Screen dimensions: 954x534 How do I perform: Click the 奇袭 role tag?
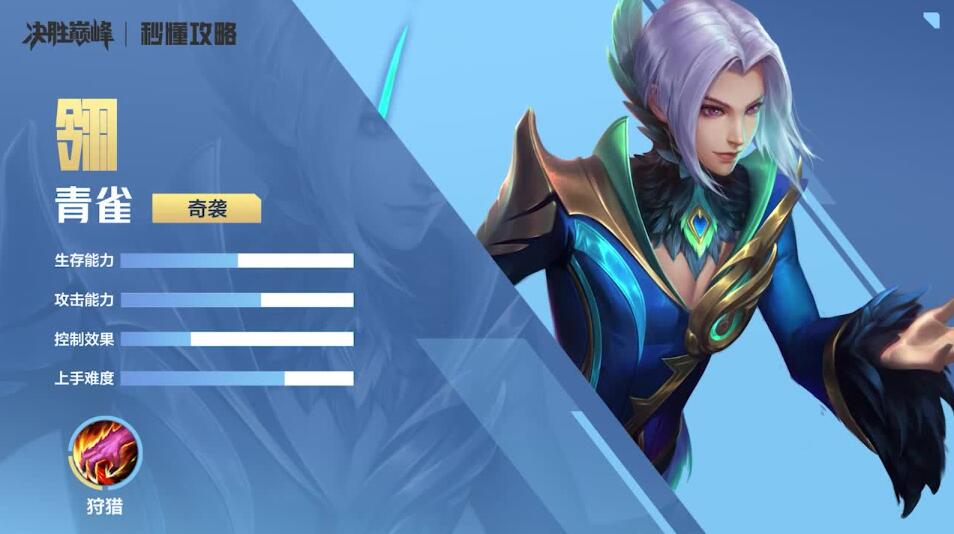[206, 208]
